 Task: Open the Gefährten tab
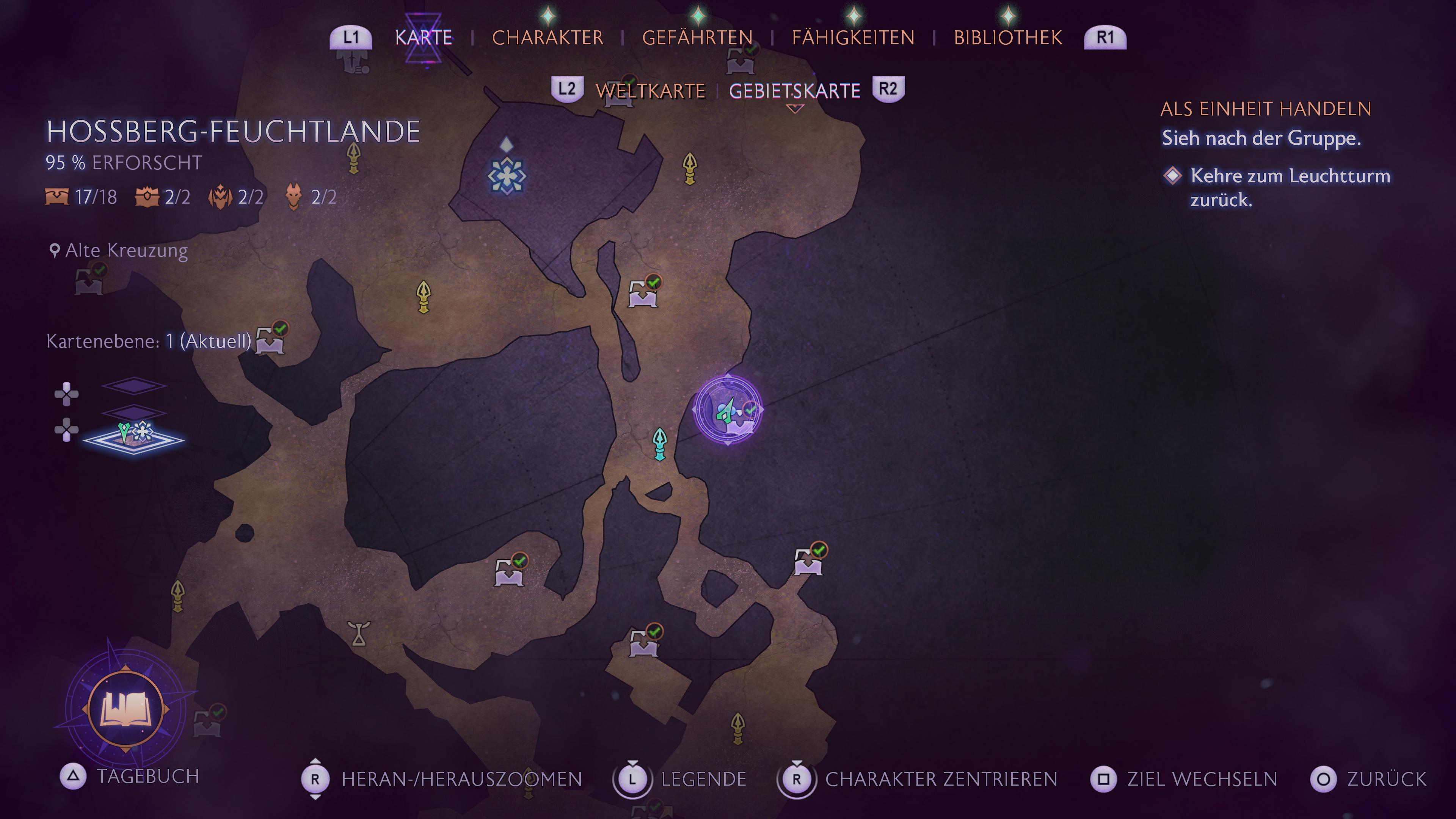[697, 37]
